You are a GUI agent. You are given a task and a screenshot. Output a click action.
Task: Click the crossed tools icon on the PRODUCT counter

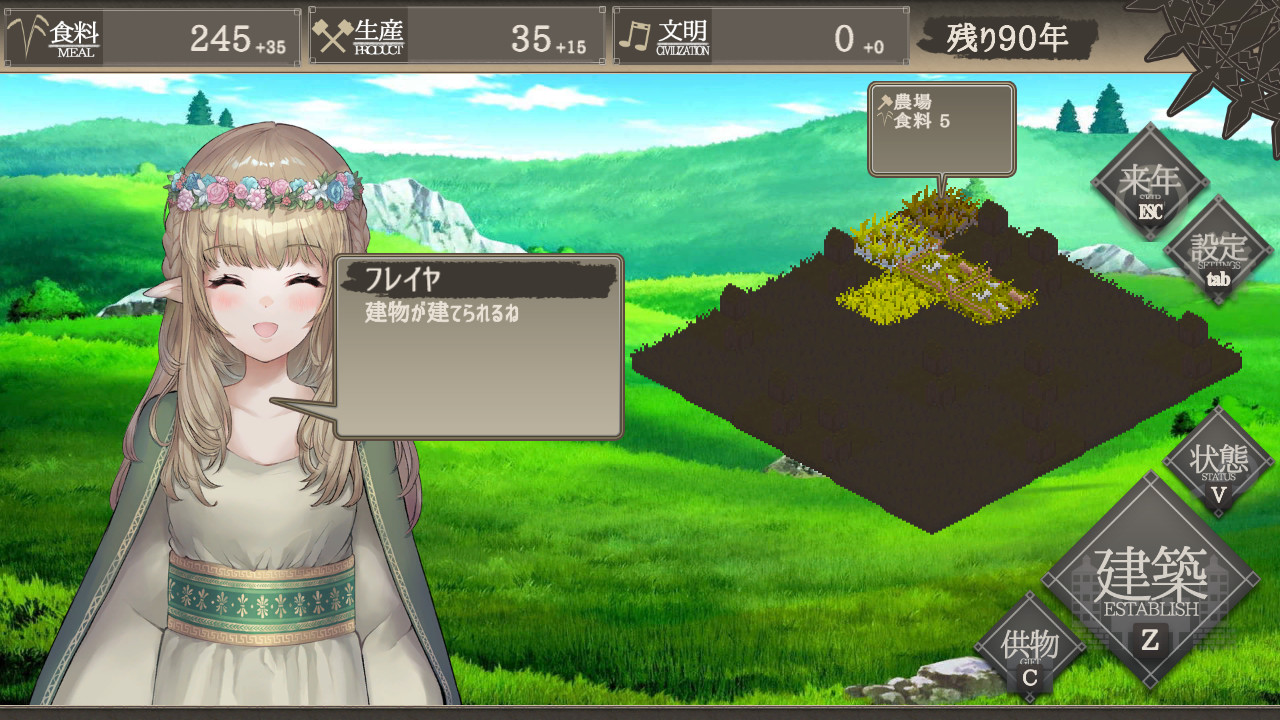[334, 32]
